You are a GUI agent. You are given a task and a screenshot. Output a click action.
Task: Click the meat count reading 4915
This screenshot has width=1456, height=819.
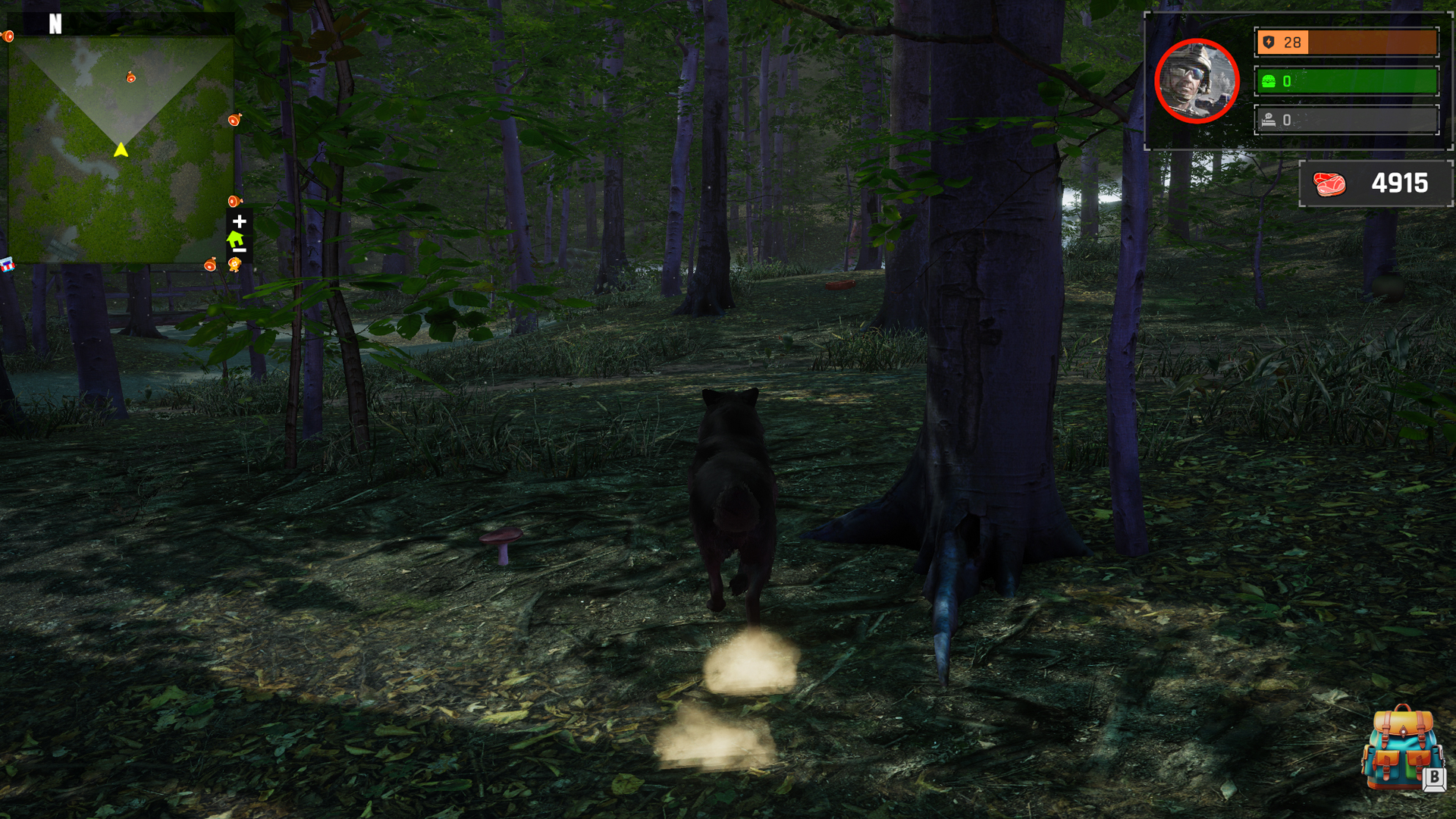click(1399, 183)
